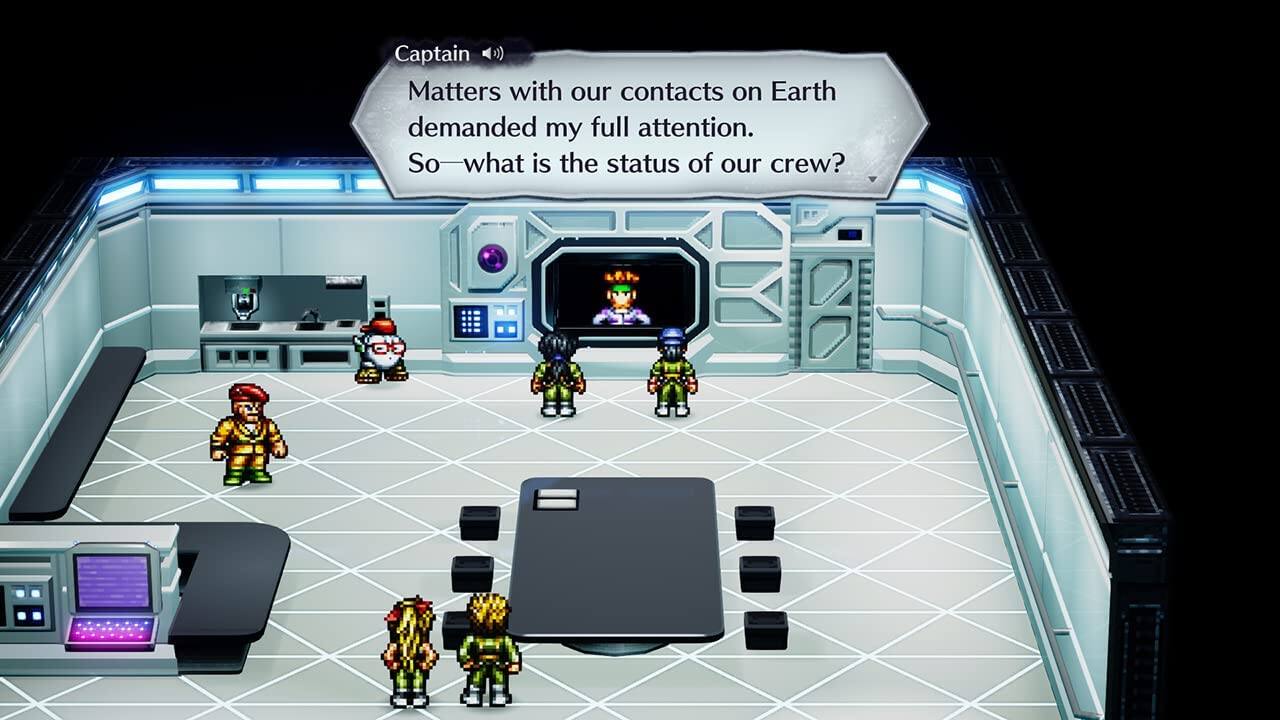Click the speaker icon beside Captain's name
This screenshot has width=1280, height=720.
click(x=491, y=51)
